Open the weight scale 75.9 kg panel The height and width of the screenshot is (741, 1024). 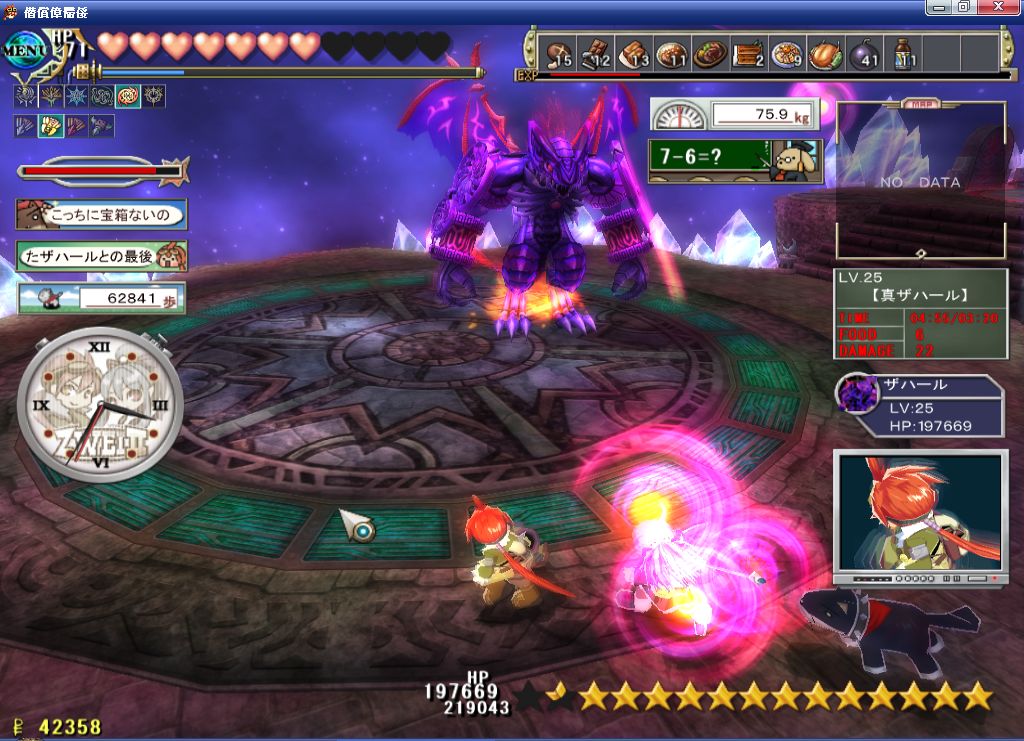(x=735, y=114)
